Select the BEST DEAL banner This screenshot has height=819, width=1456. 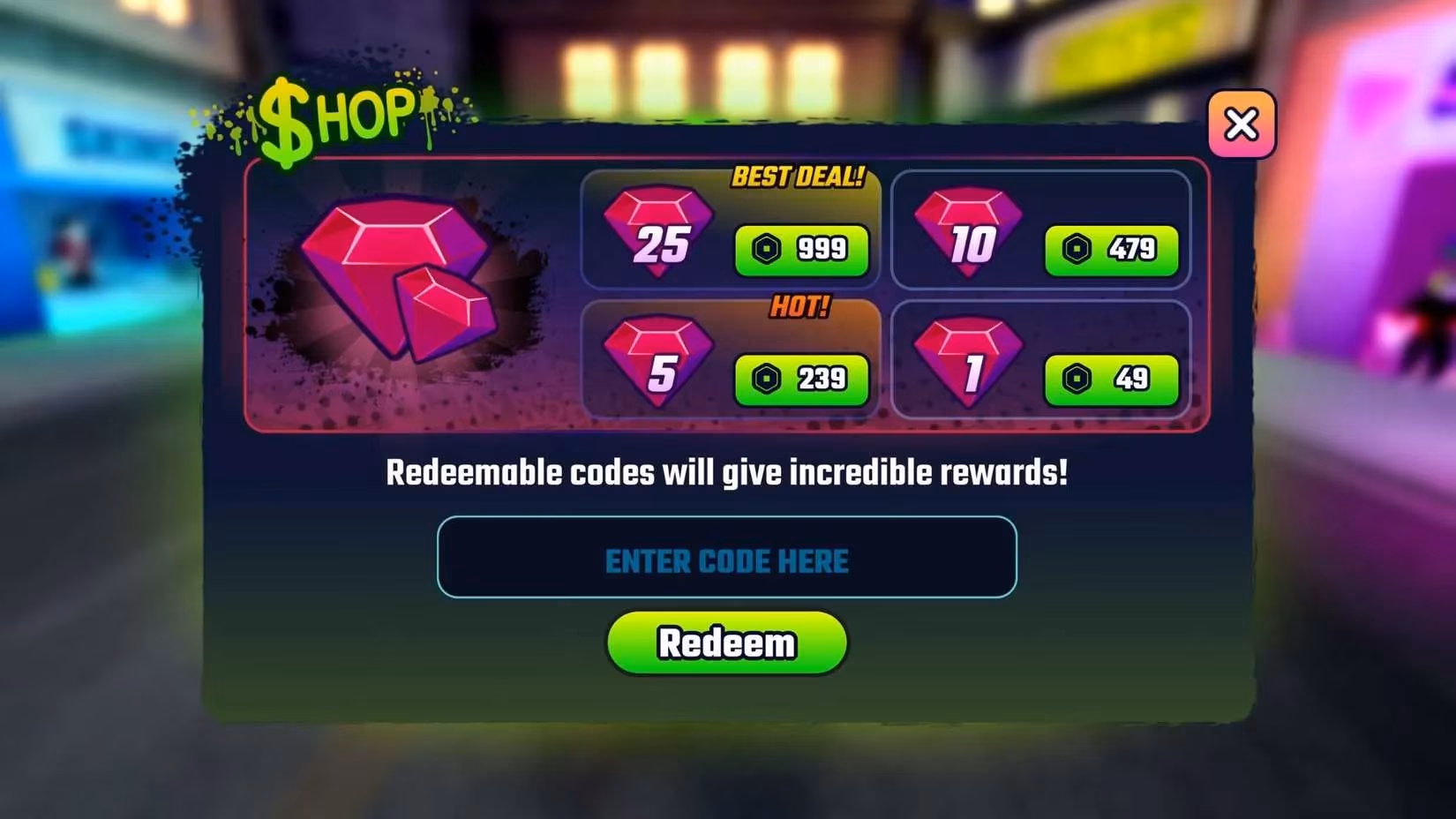[x=799, y=177]
